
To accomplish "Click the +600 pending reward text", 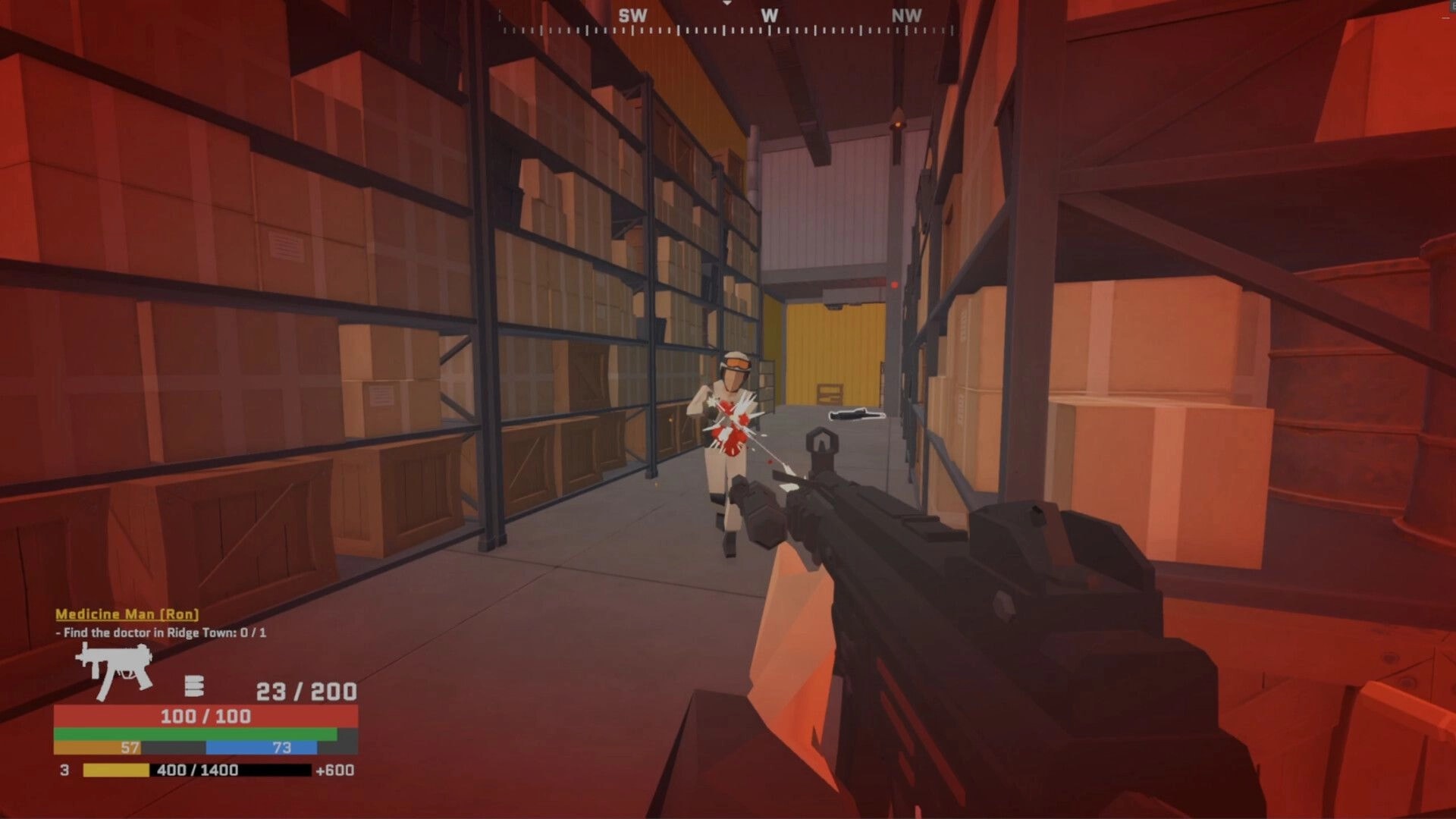I will tap(336, 770).
